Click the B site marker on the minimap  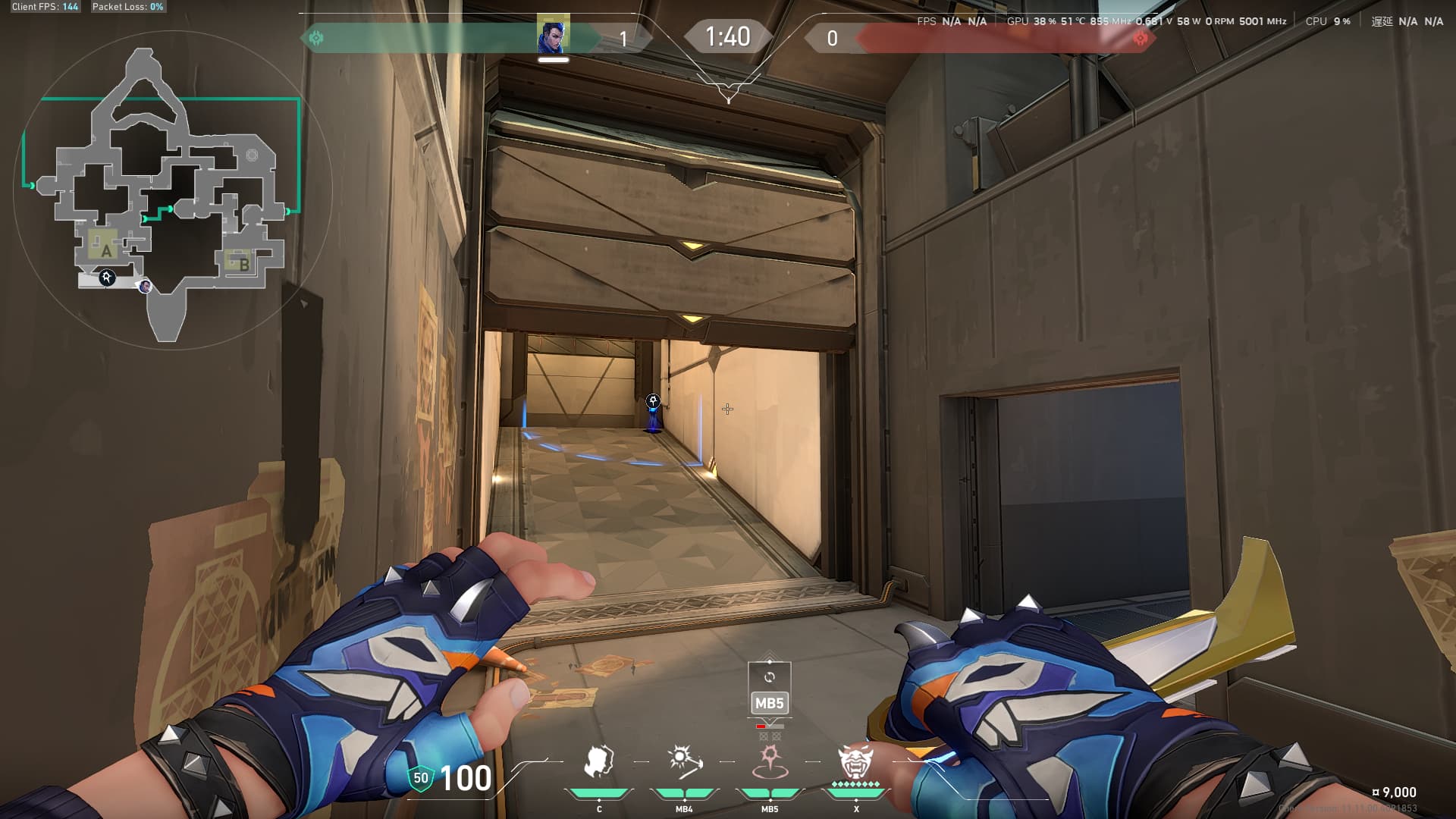pos(243,264)
